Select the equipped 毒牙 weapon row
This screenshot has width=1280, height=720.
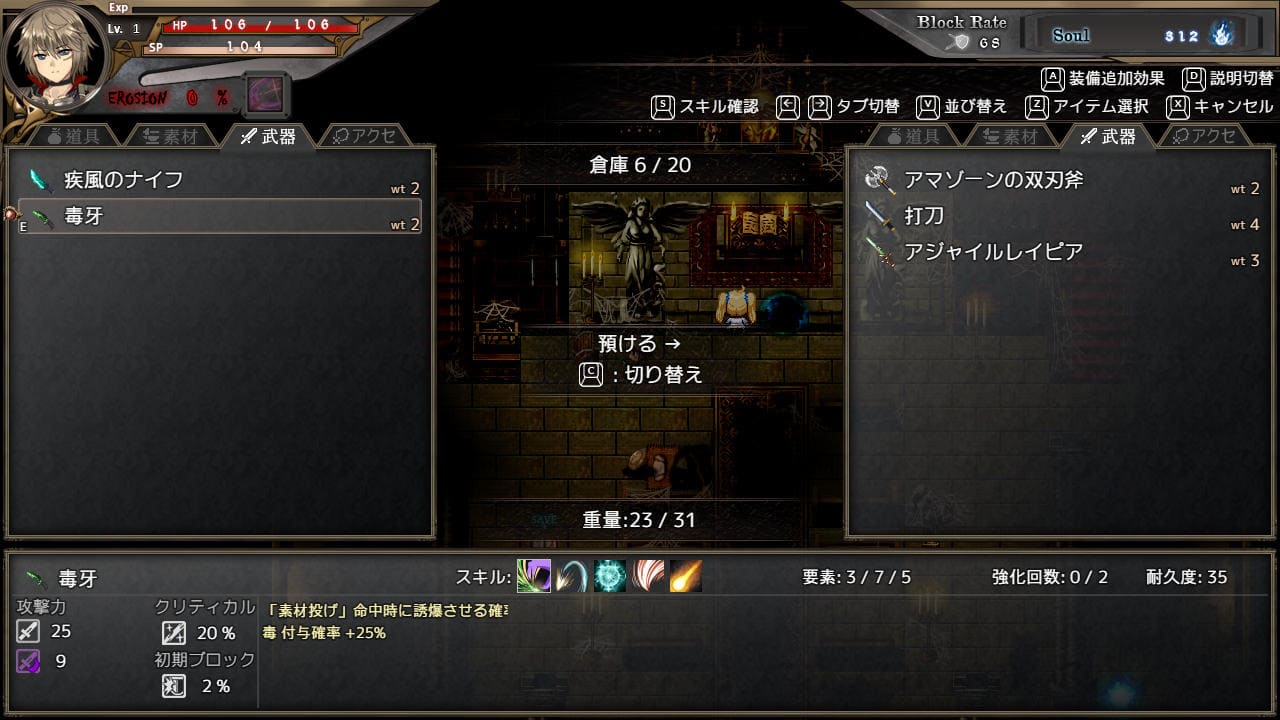coord(220,216)
